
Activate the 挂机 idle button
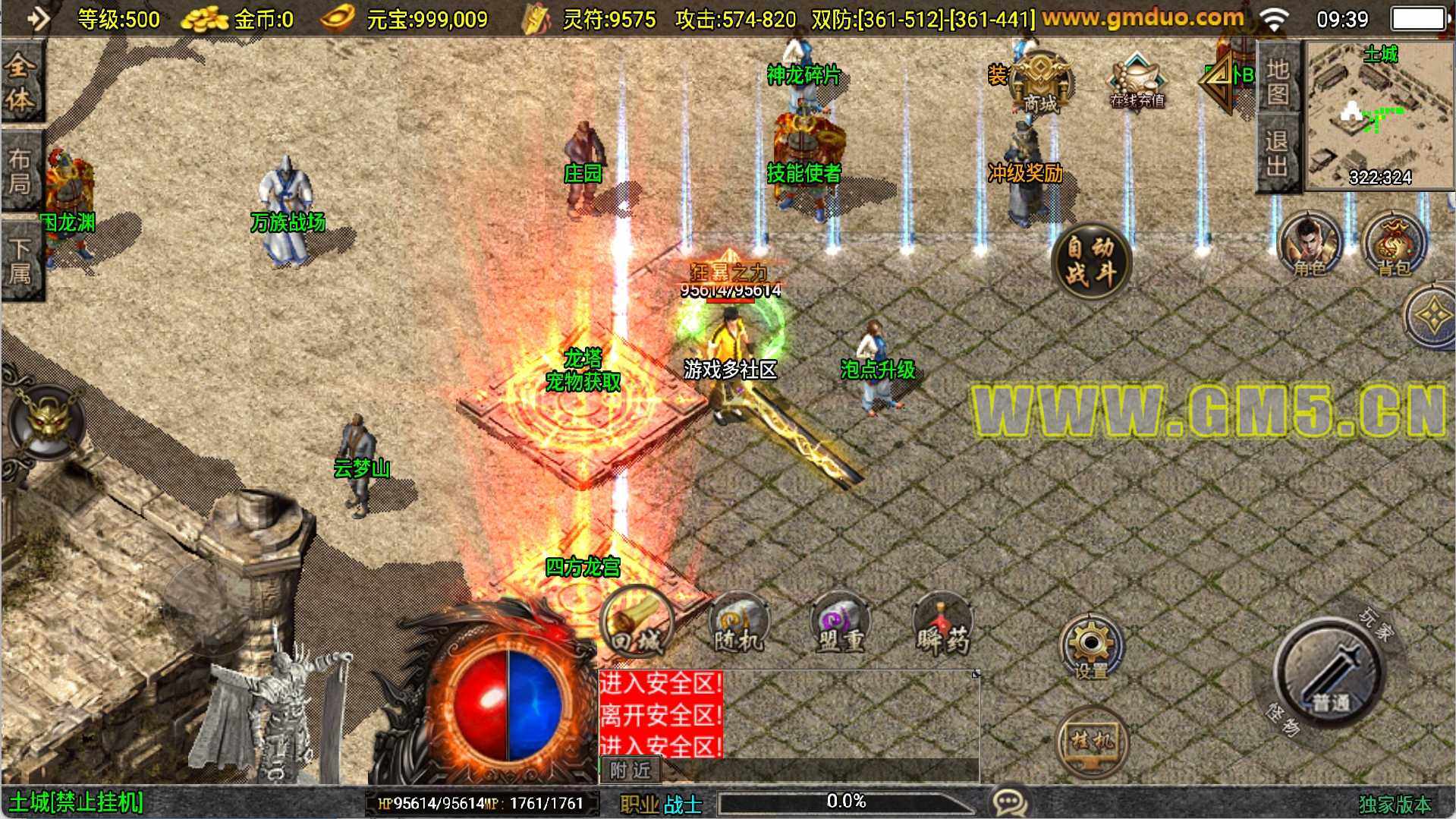click(x=1091, y=740)
